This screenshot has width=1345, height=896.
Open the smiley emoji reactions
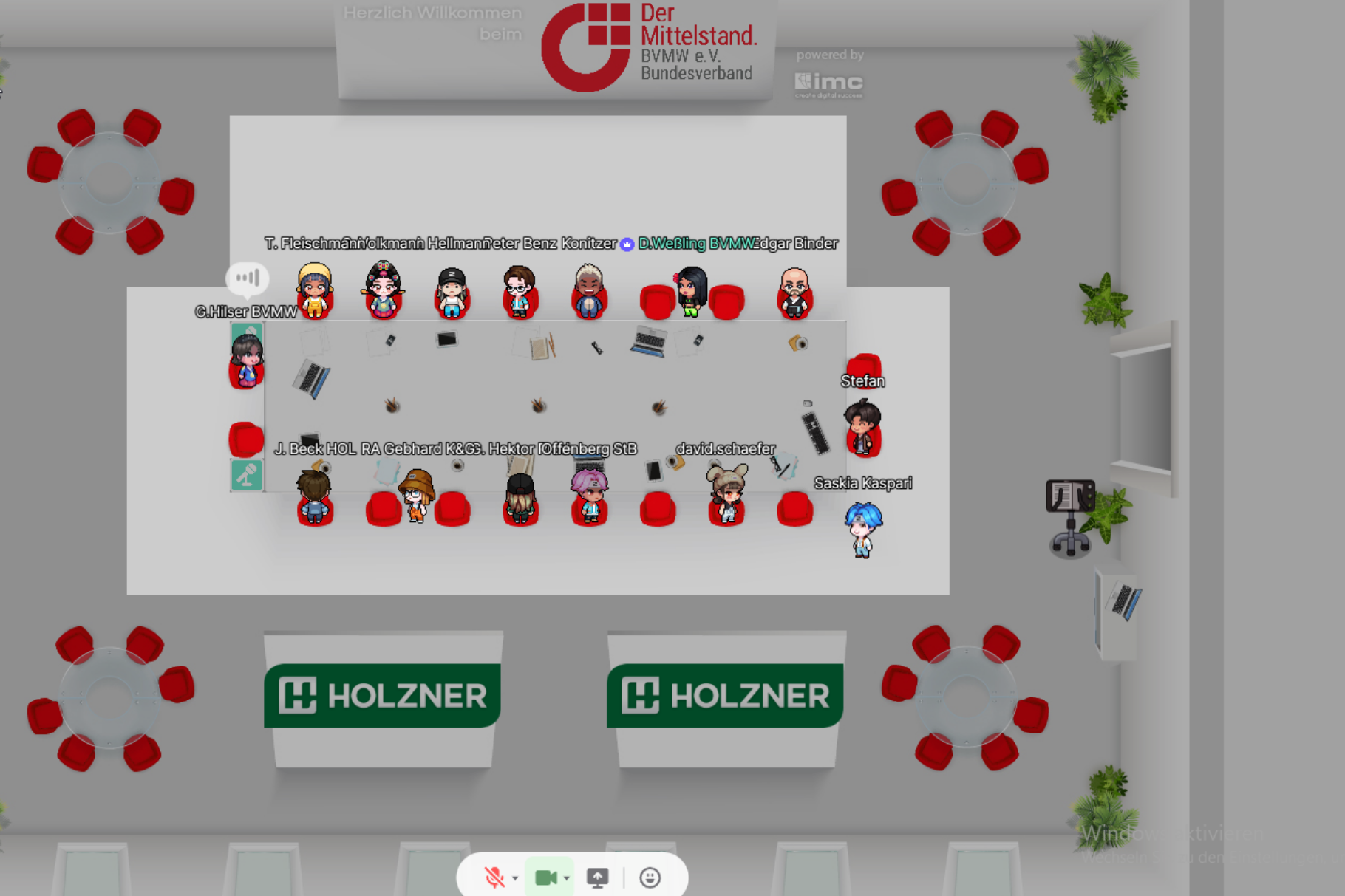(650, 878)
